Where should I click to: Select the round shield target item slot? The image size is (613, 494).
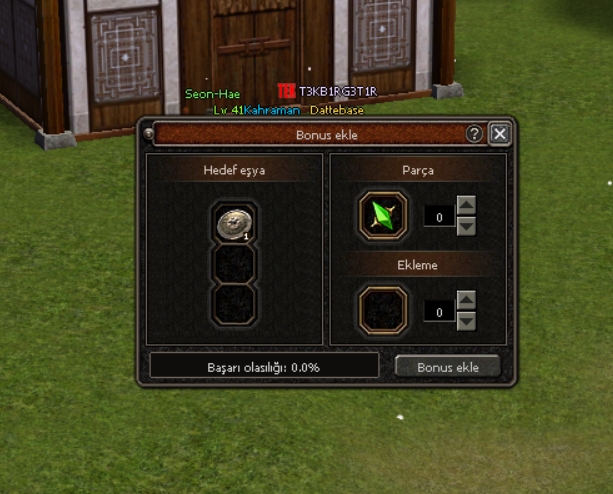tap(234, 225)
